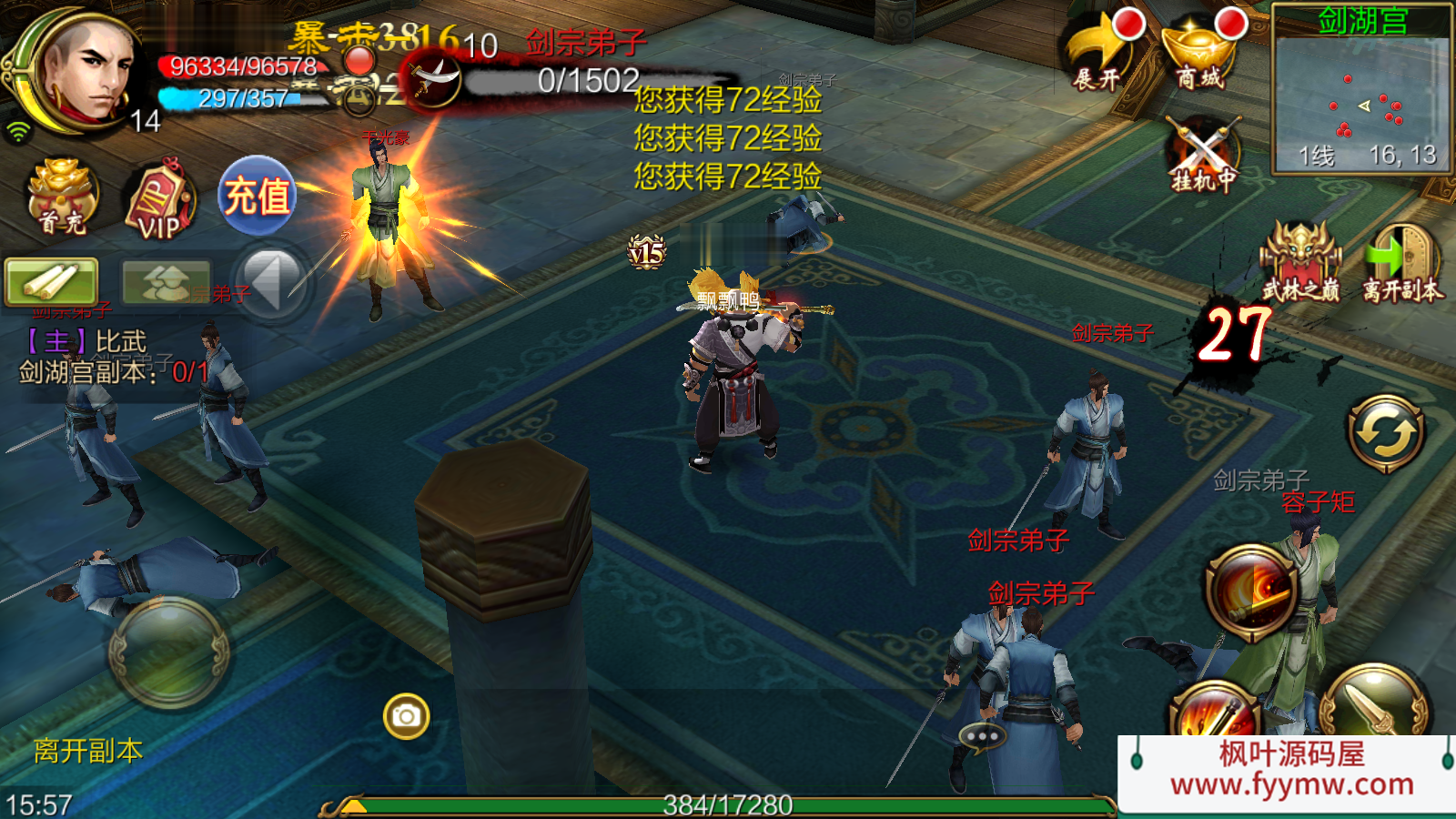Viewport: 1456px width, 819px height.
Task: Open the 商城 shop
Action: (1199, 55)
